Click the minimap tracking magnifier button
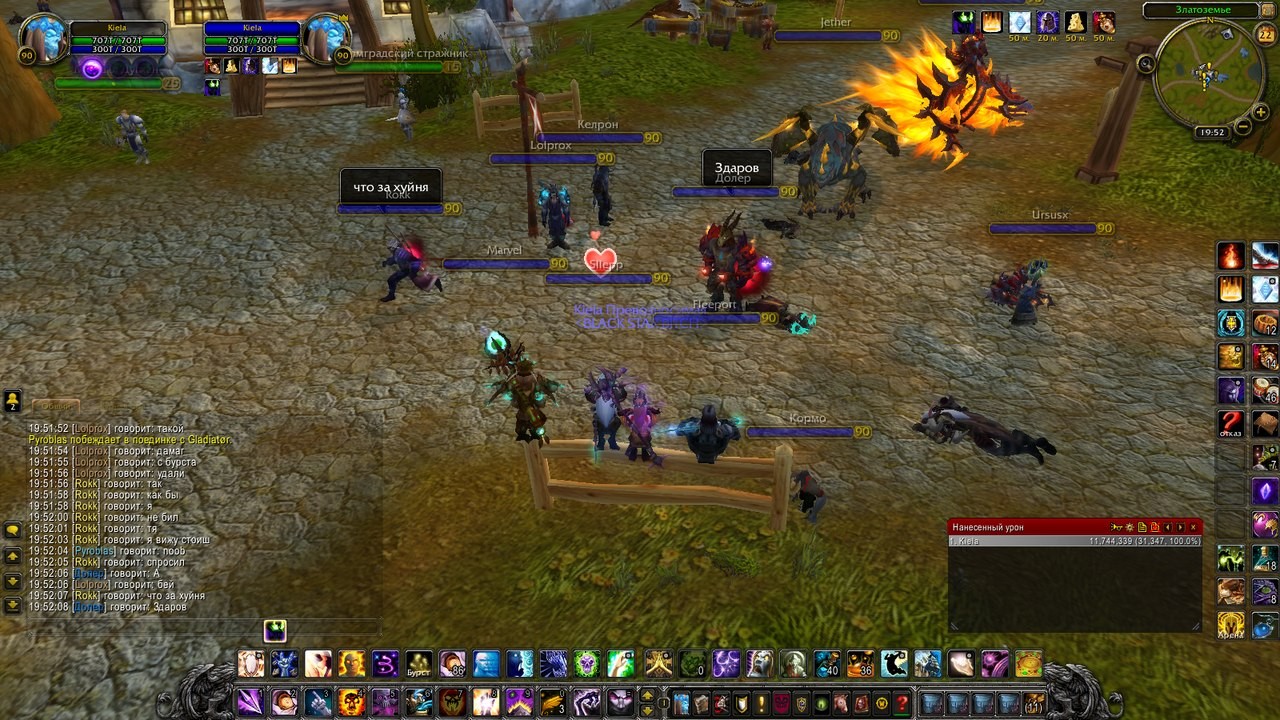1280x720 pixels. coord(1146,64)
